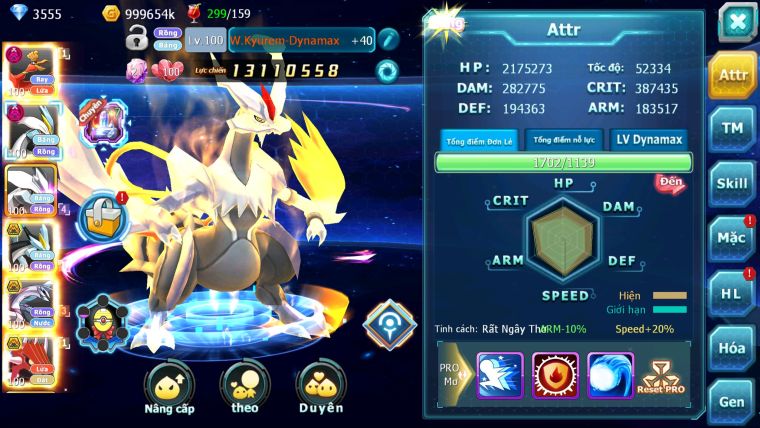Open the Duyên bond button
Screen dimensions: 760x428
[x=320, y=387]
